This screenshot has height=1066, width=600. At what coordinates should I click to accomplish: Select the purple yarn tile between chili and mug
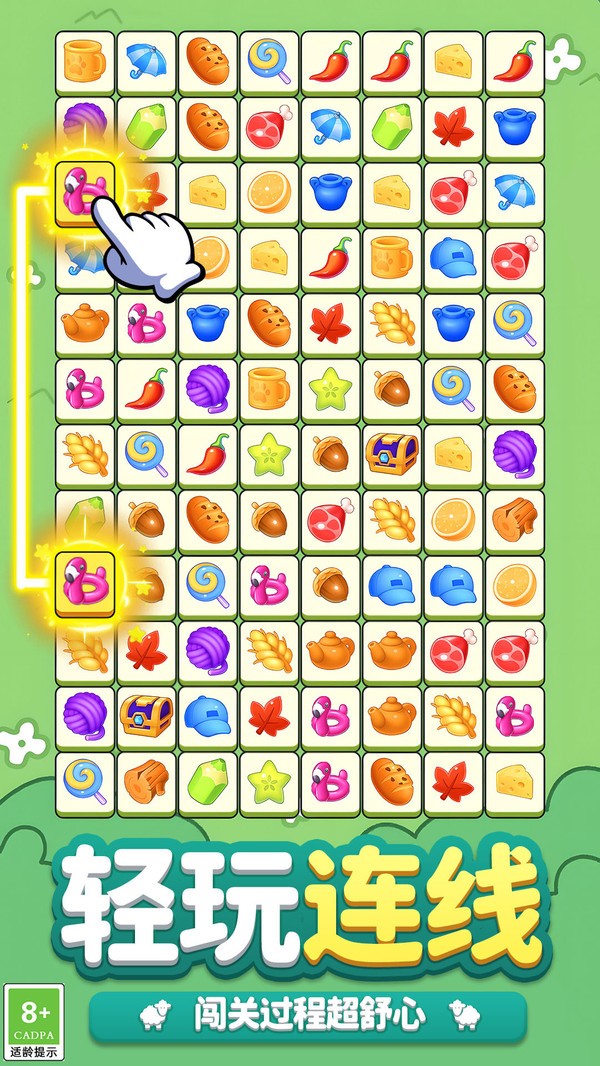click(207, 386)
